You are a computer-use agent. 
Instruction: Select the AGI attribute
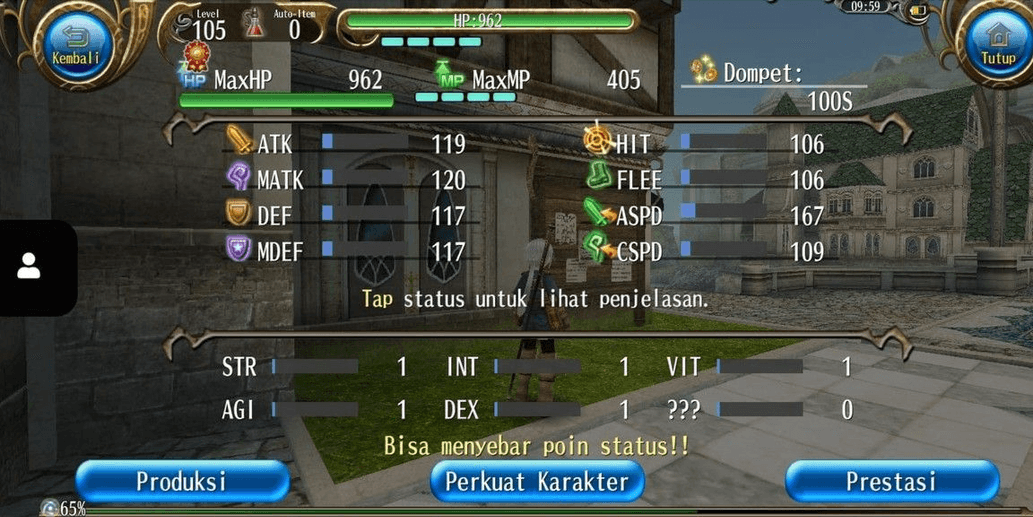point(314,409)
